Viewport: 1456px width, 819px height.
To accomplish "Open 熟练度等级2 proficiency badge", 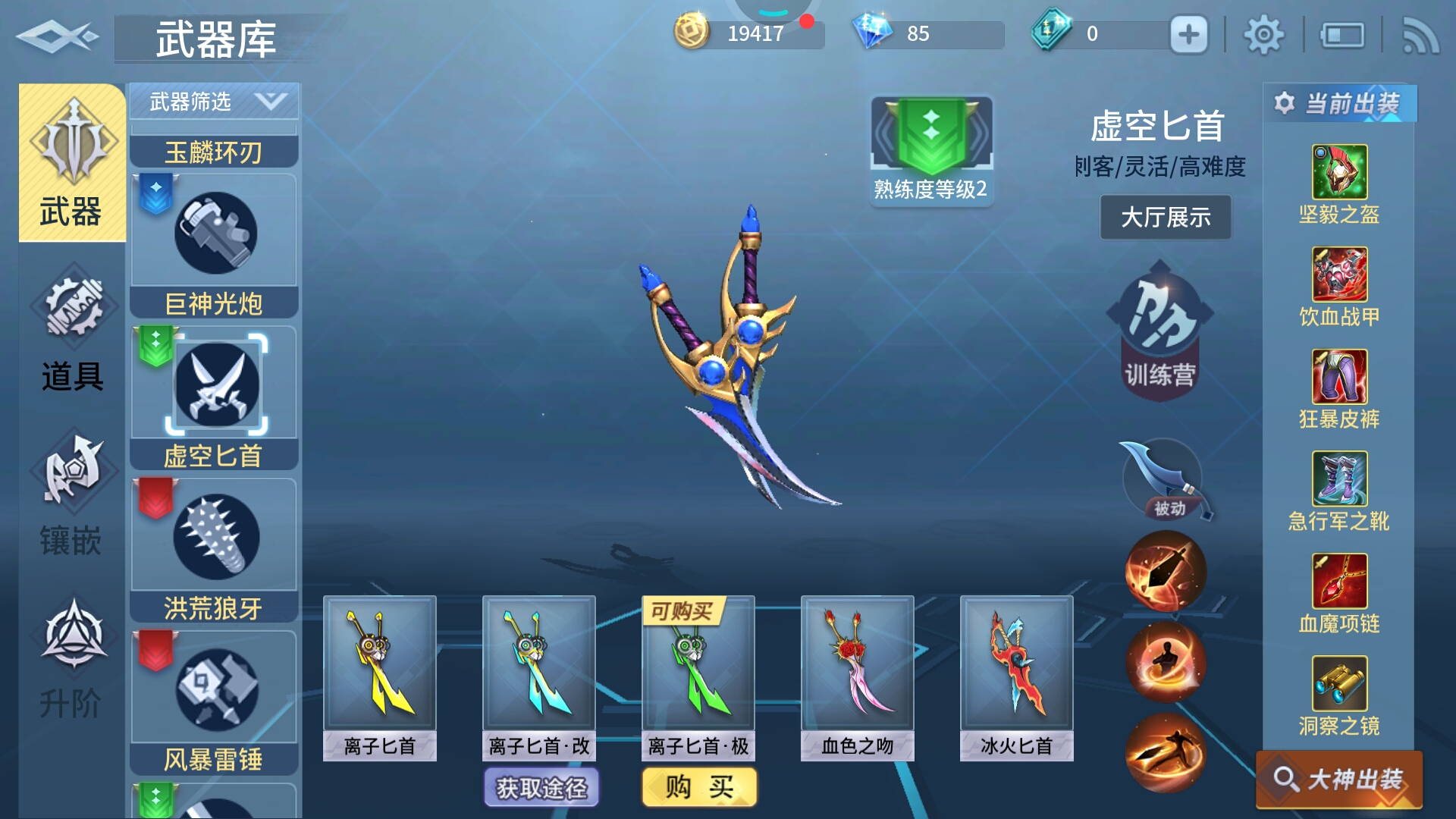I will point(931,150).
